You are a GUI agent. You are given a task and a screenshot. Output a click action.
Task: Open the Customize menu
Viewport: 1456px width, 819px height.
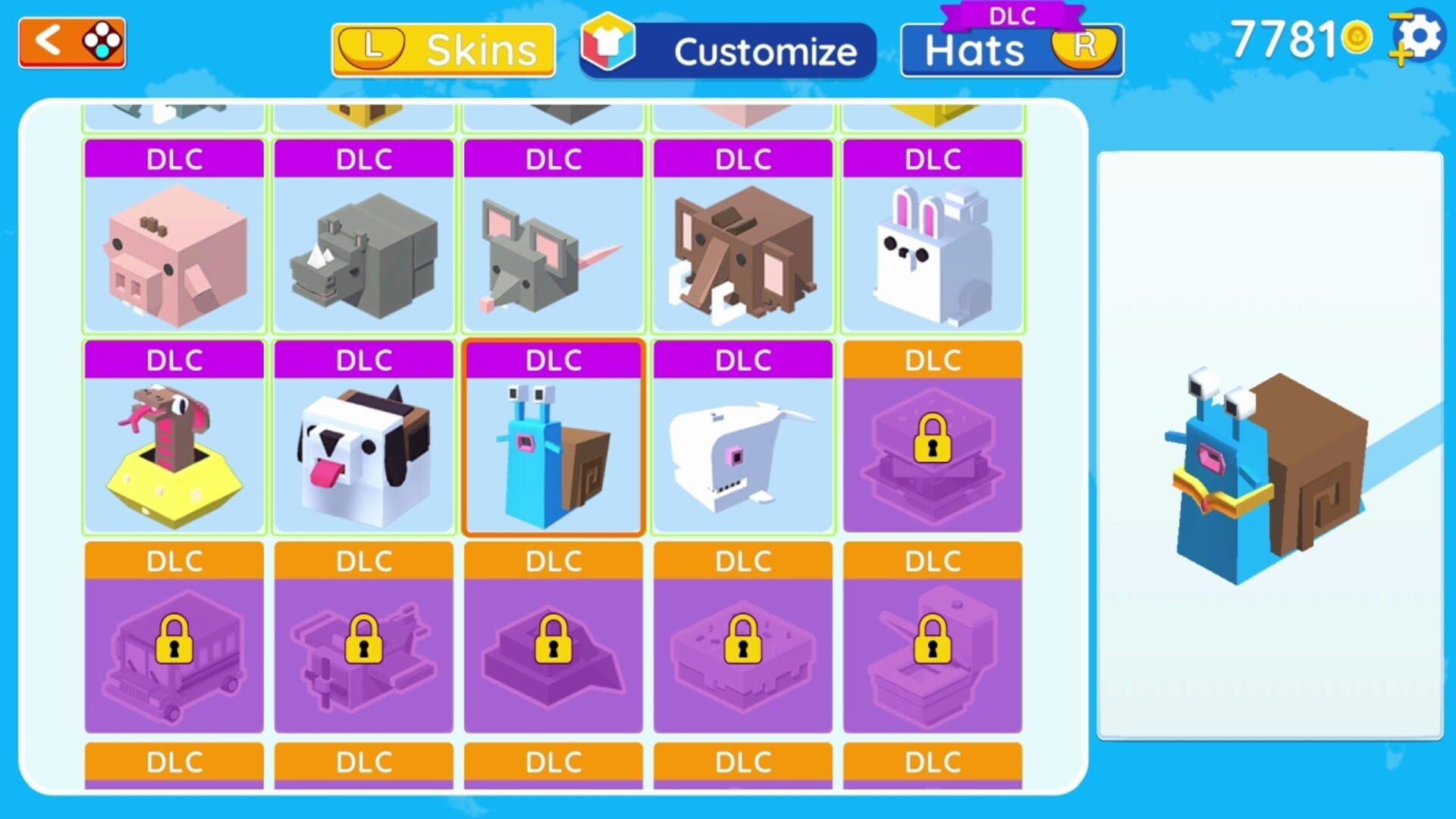point(726,51)
